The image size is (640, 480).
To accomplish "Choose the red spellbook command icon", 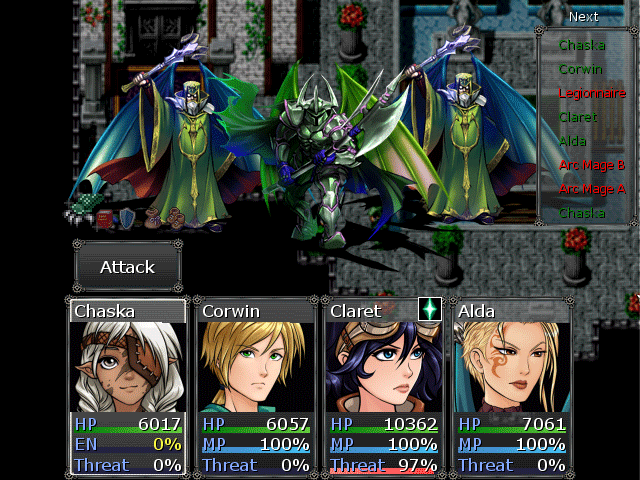I will click(104, 219).
